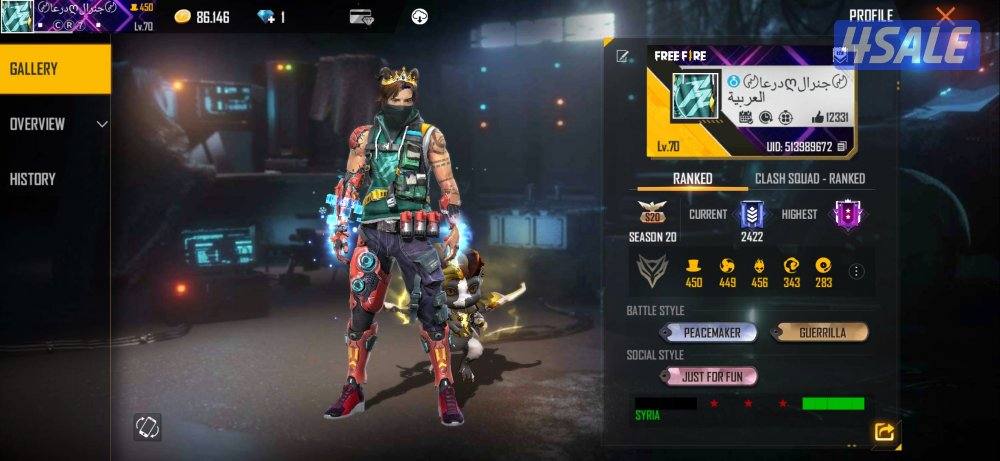Viewport: 1000px width, 461px height.
Task: Switch to Clash Squad - Ranked tab
Action: [x=809, y=178]
